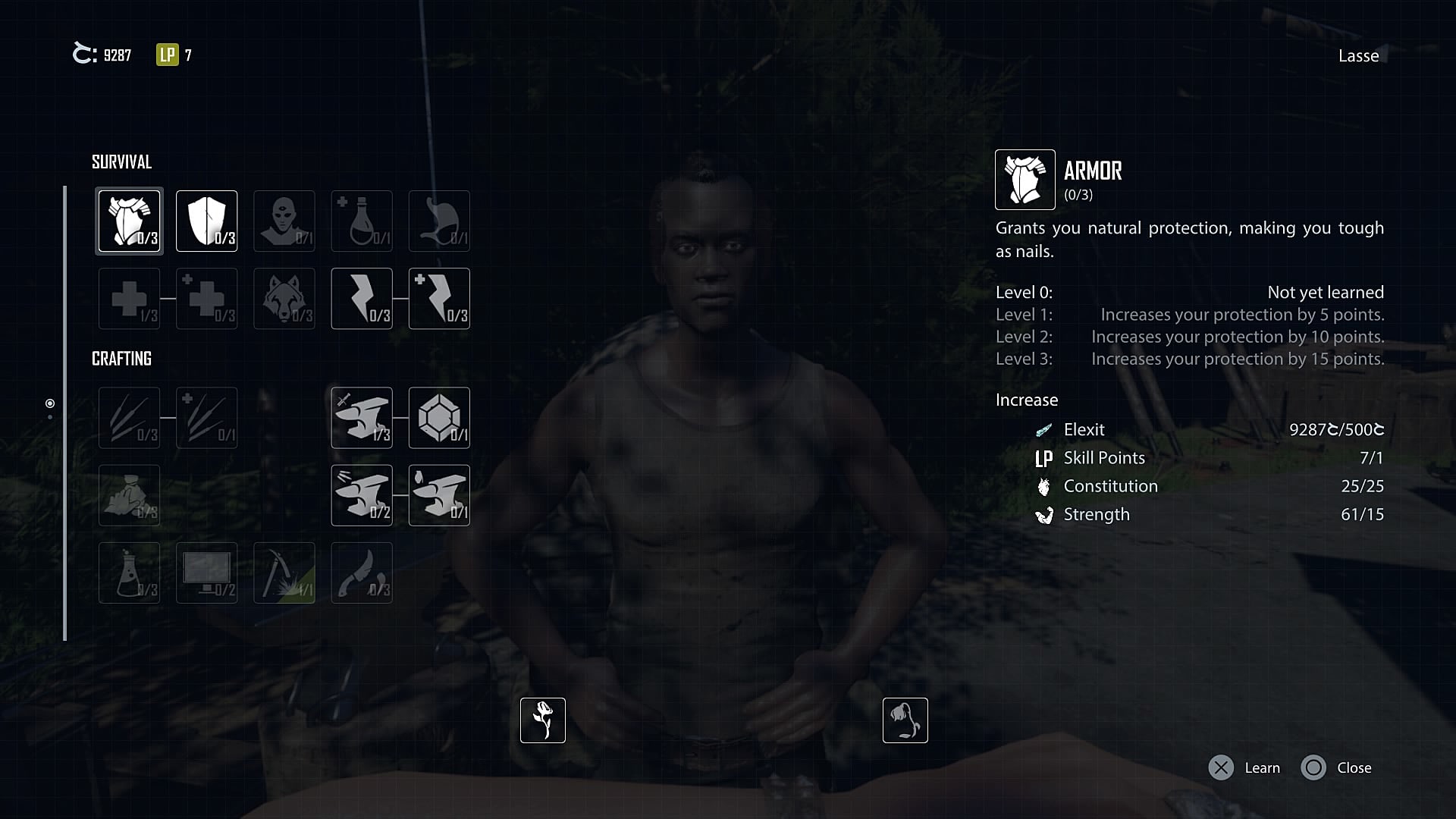Choose the hexagonal gemstone crafting skill
This screenshot has width=1456, height=819.
point(439,418)
